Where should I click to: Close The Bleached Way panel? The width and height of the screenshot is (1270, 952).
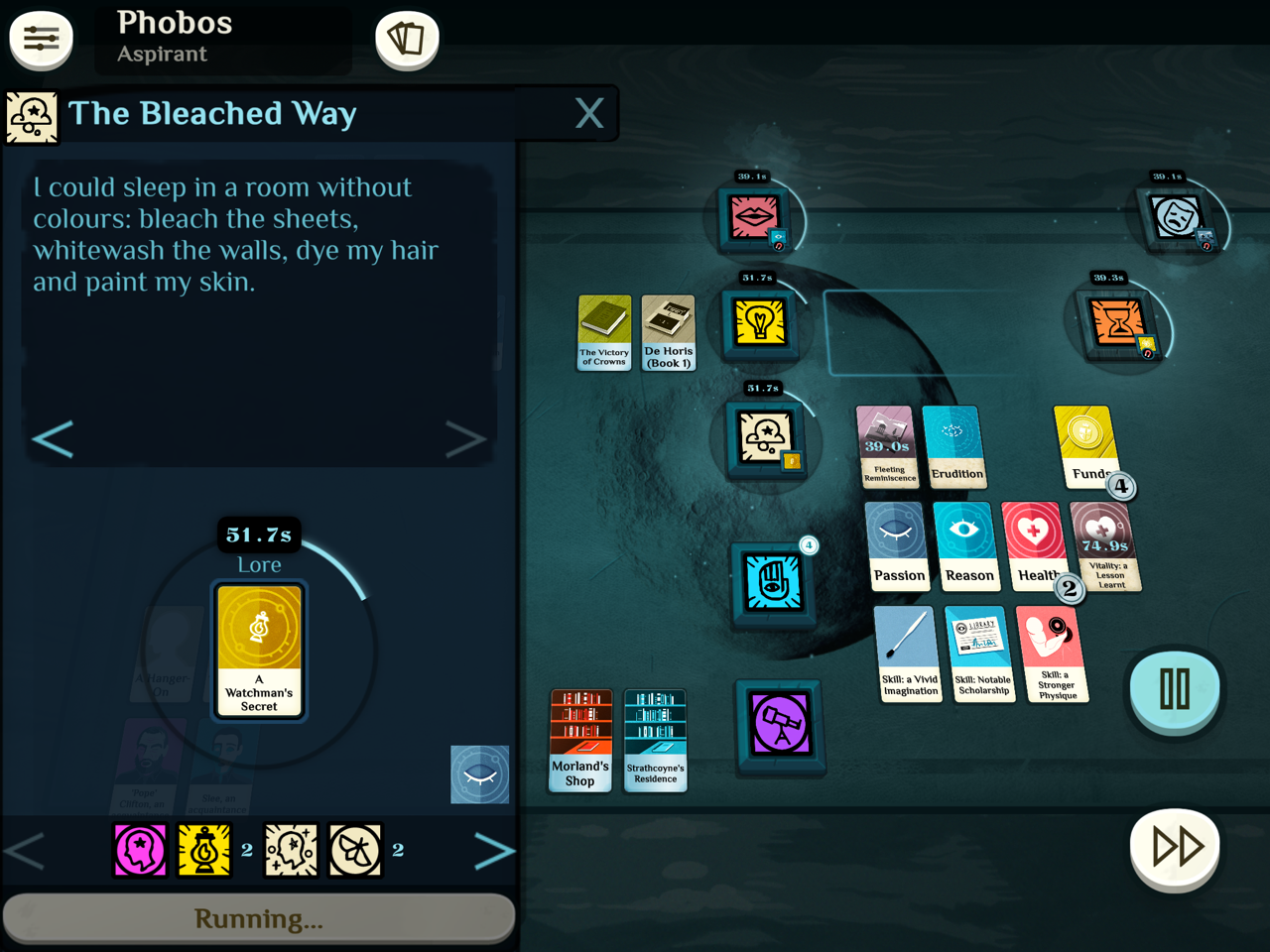pos(589,113)
